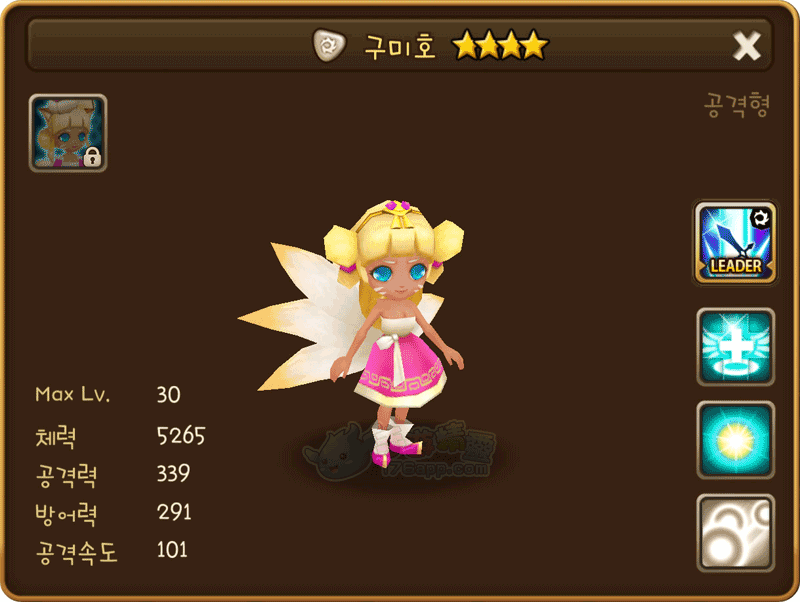Screen dimensions: 800x602
Task: View the Leader skill icon
Action: tap(735, 242)
